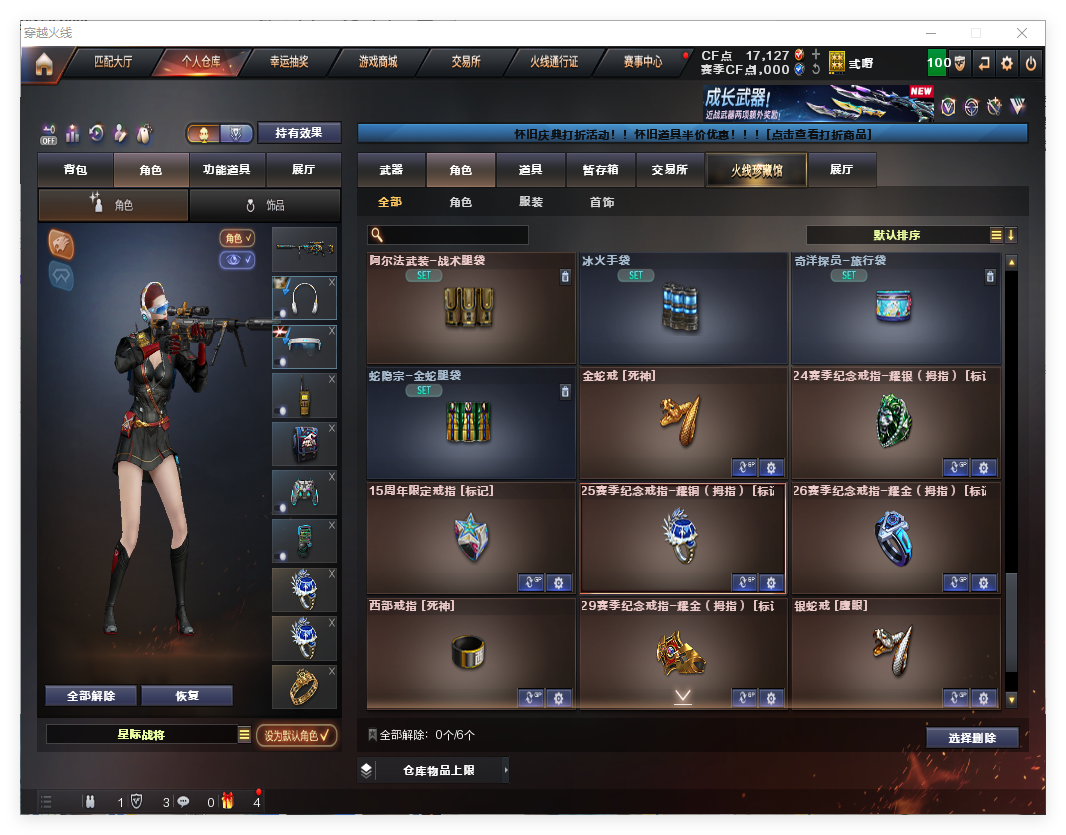Filter the list by 服装 clothing

(531, 202)
